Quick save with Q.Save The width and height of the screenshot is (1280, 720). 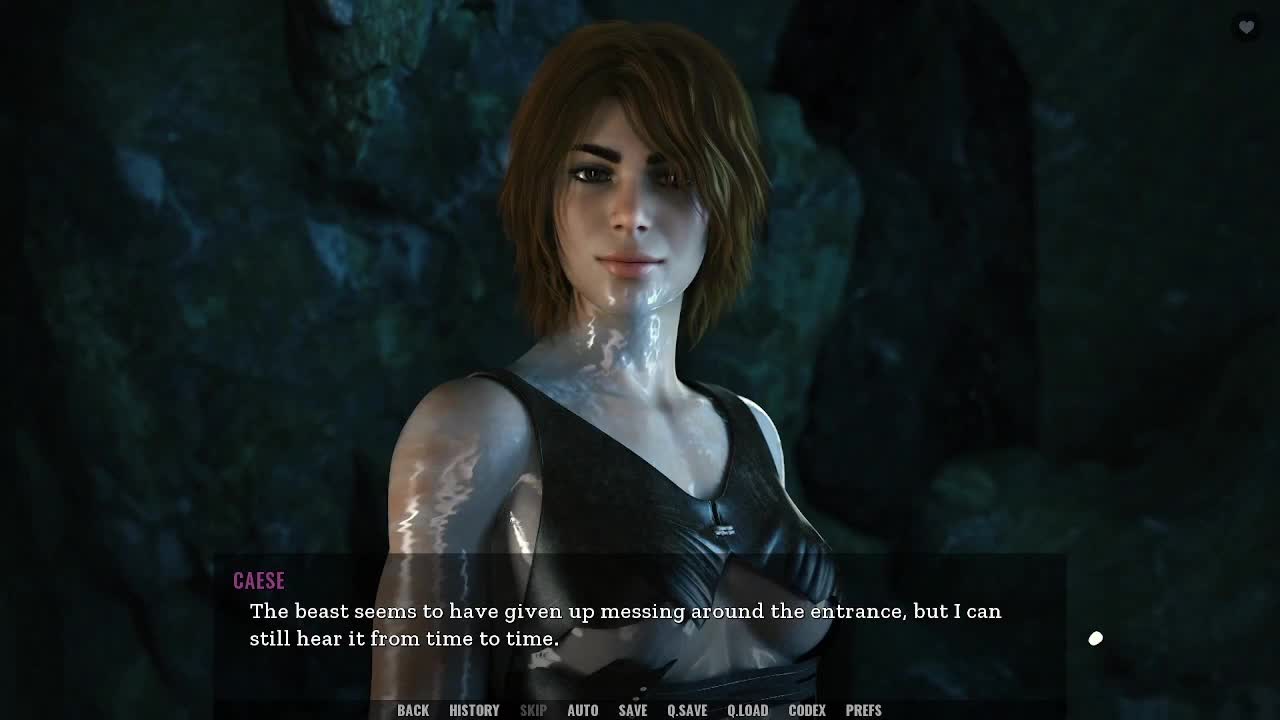click(x=687, y=710)
